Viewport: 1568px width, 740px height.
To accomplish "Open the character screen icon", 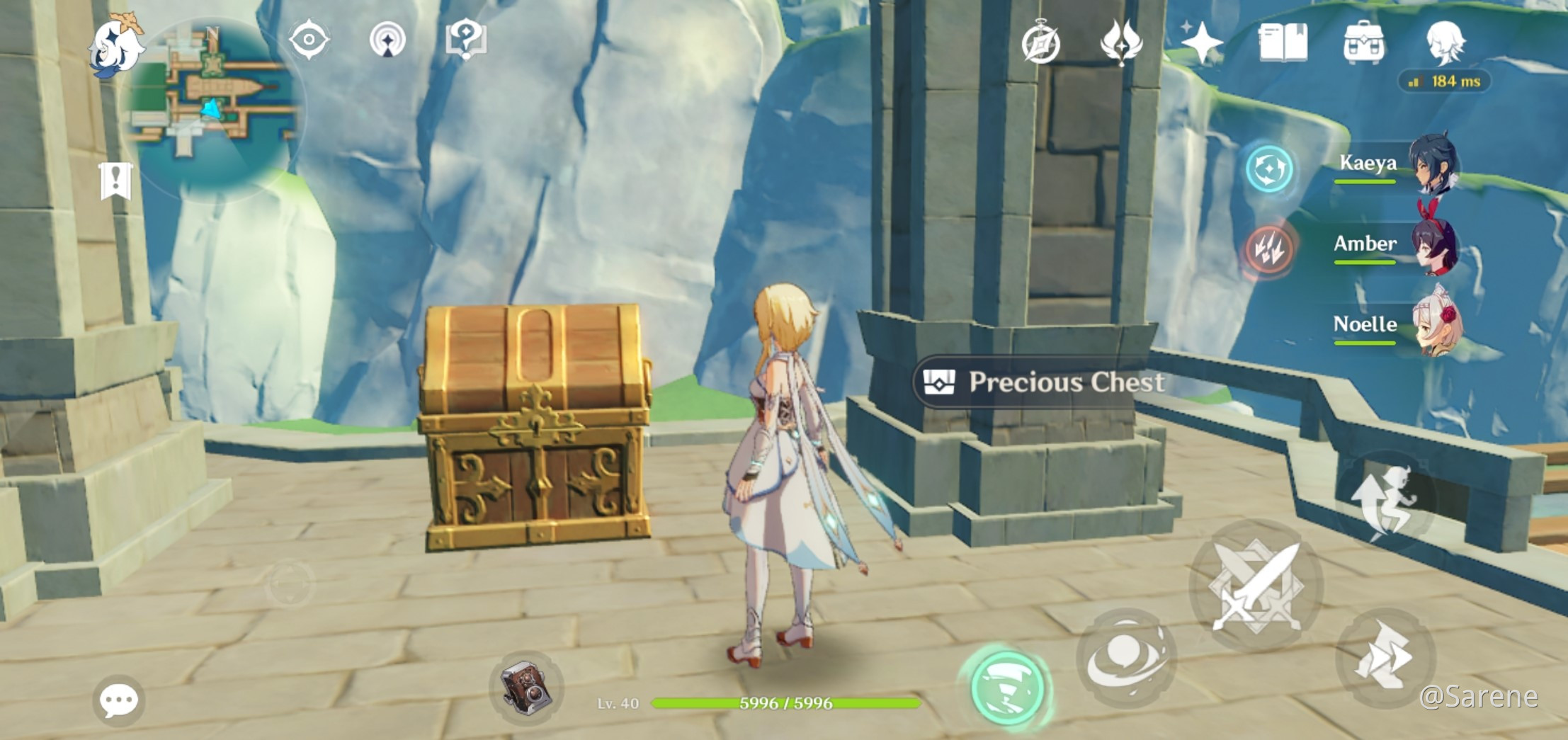I will tap(1447, 44).
